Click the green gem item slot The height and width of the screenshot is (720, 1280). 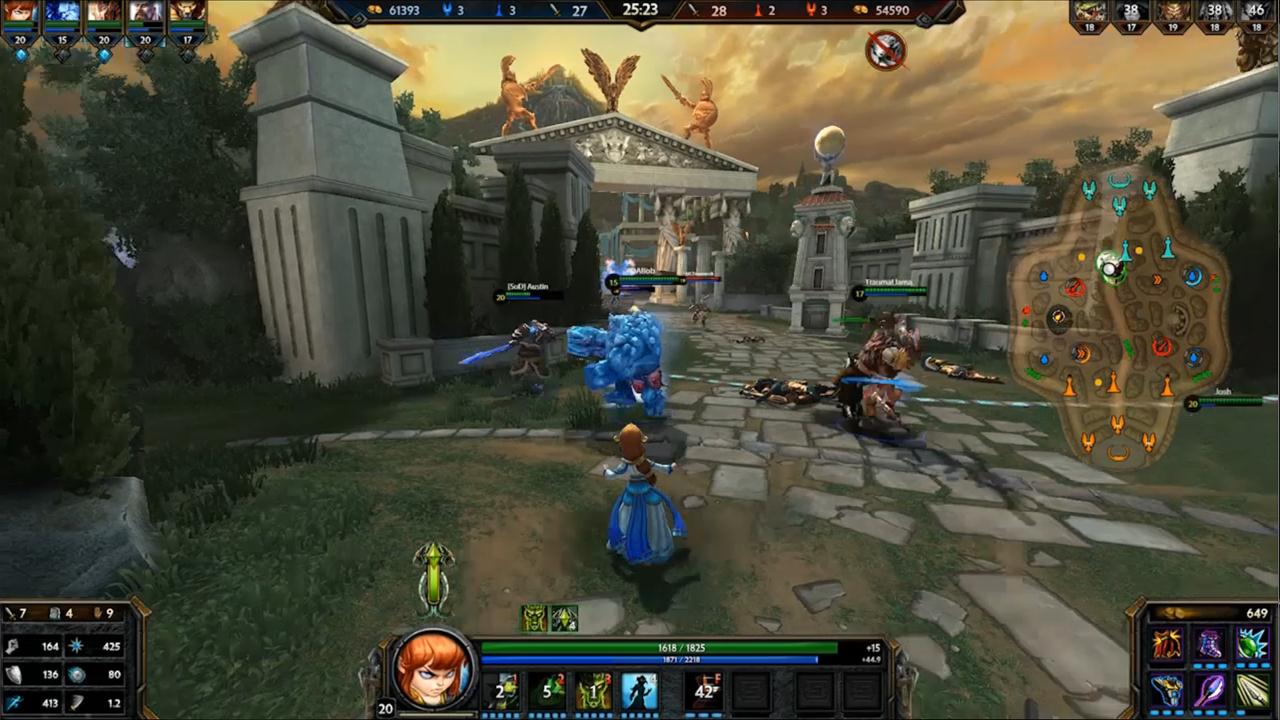[1253, 644]
